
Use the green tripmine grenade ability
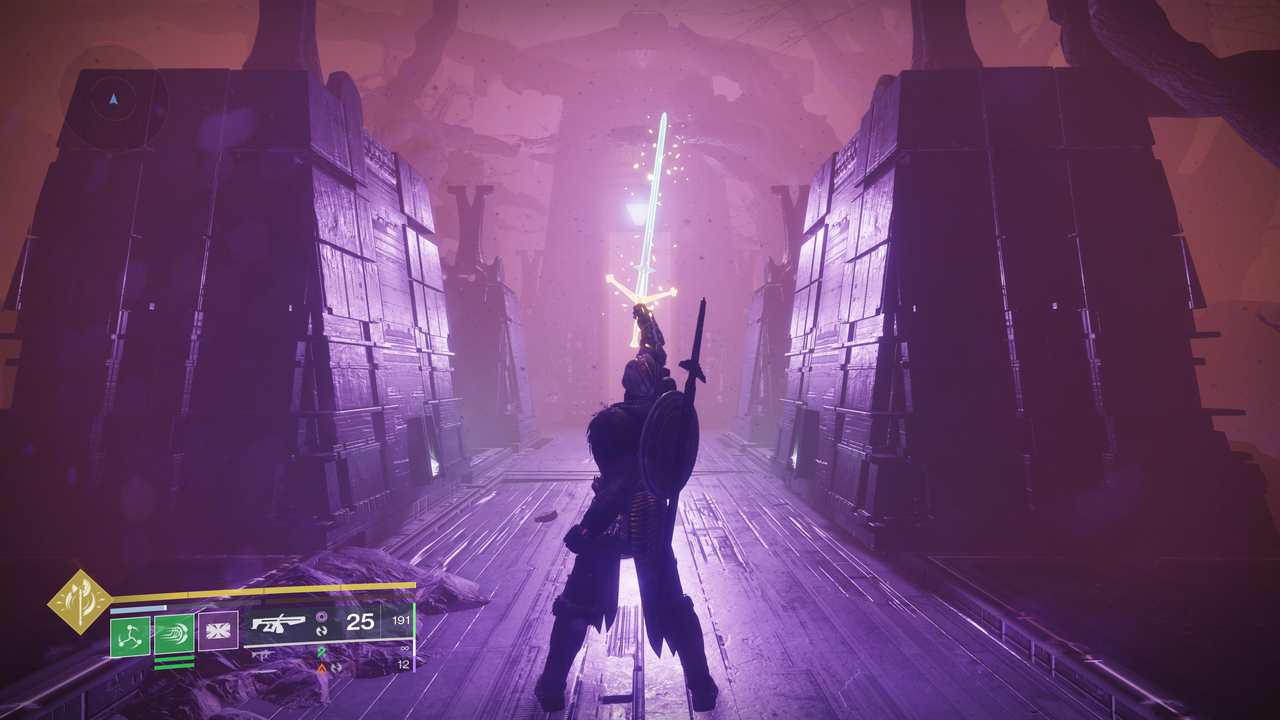[130, 636]
